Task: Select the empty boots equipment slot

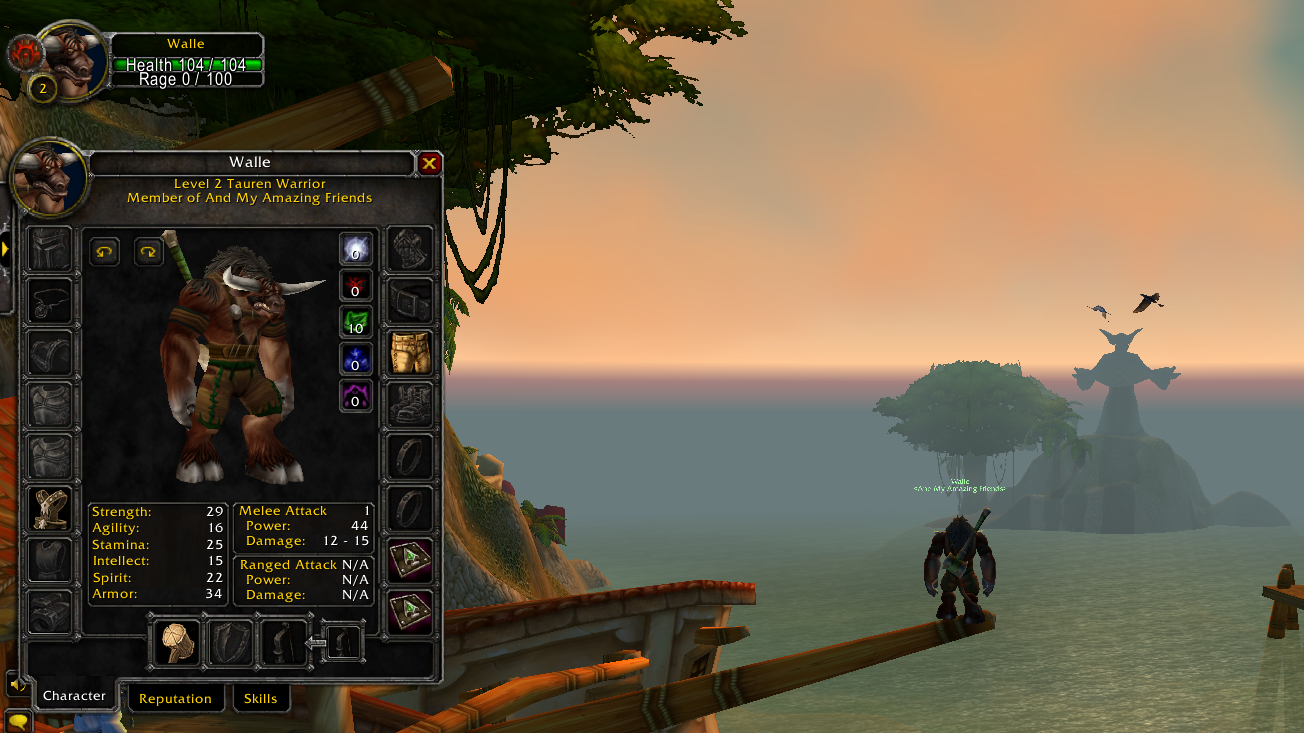Action: pos(410,405)
